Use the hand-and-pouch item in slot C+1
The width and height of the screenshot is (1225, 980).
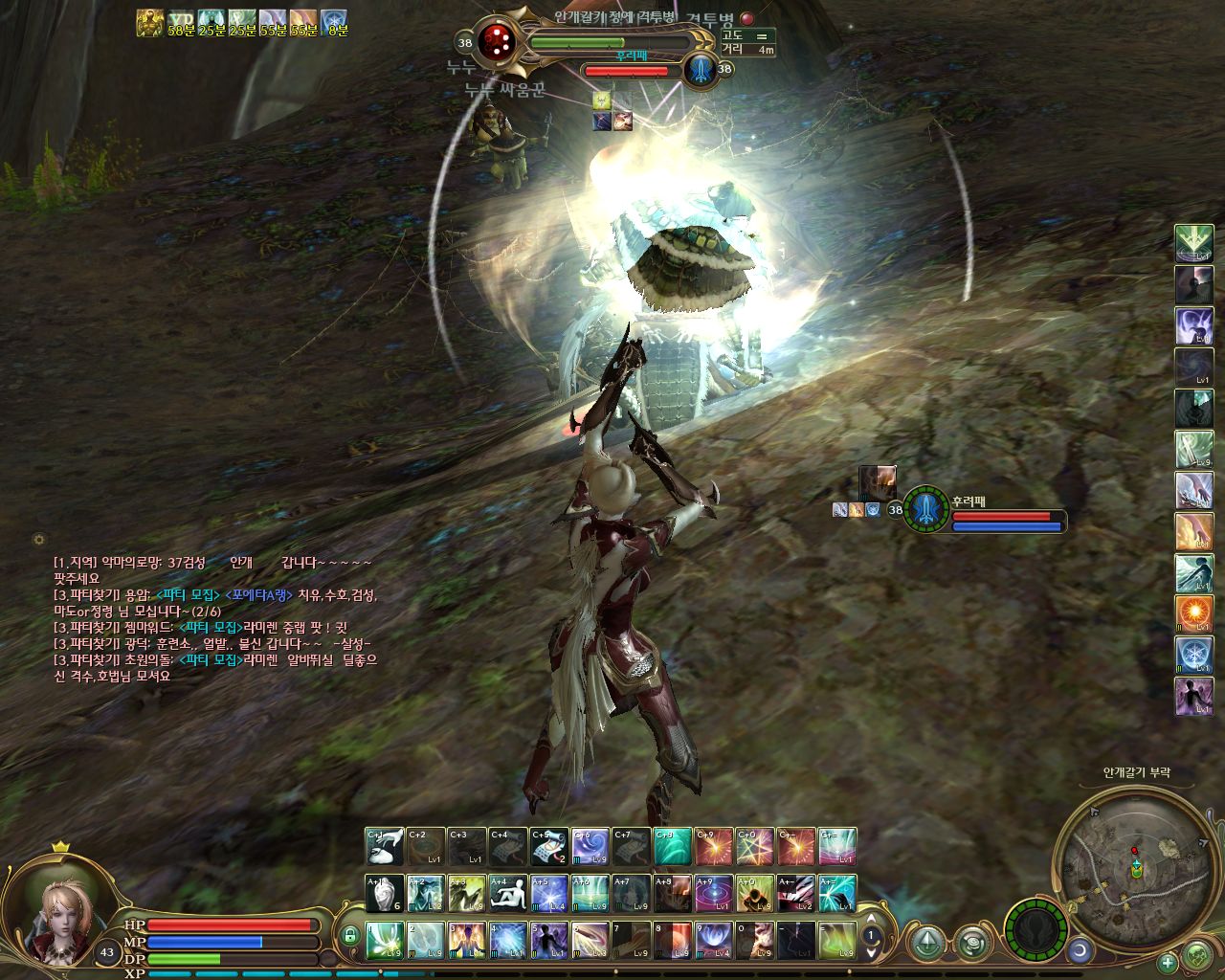click(385, 847)
